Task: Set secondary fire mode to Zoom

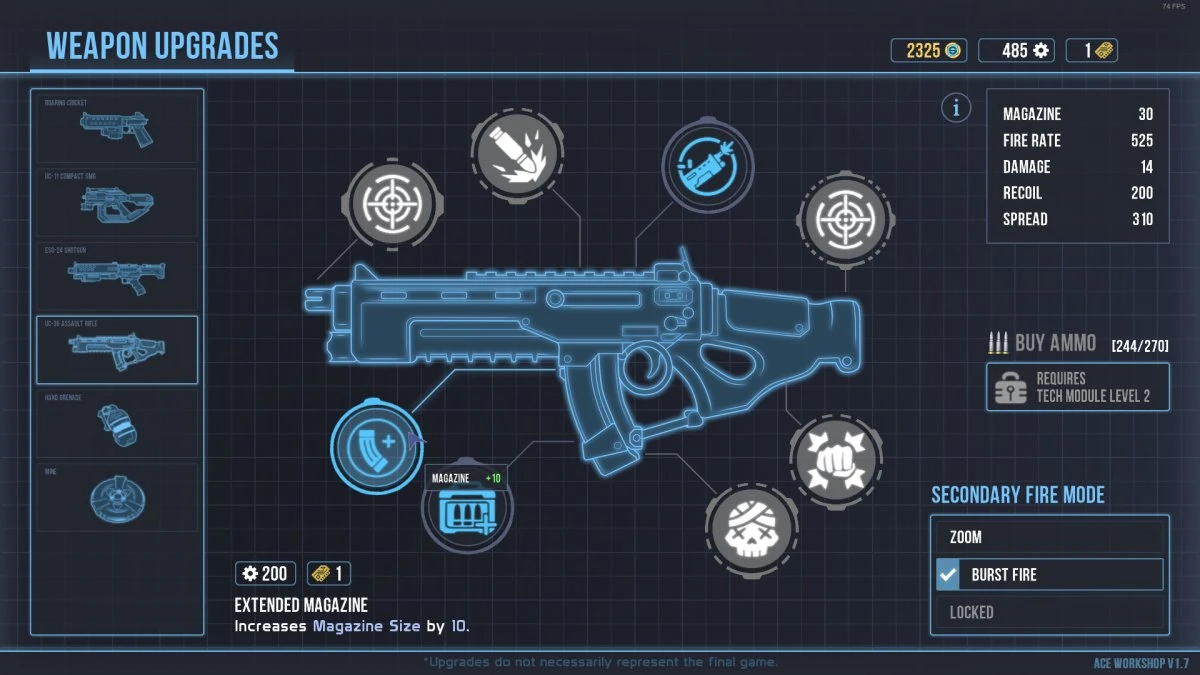Action: pyautogui.click(x=1049, y=537)
